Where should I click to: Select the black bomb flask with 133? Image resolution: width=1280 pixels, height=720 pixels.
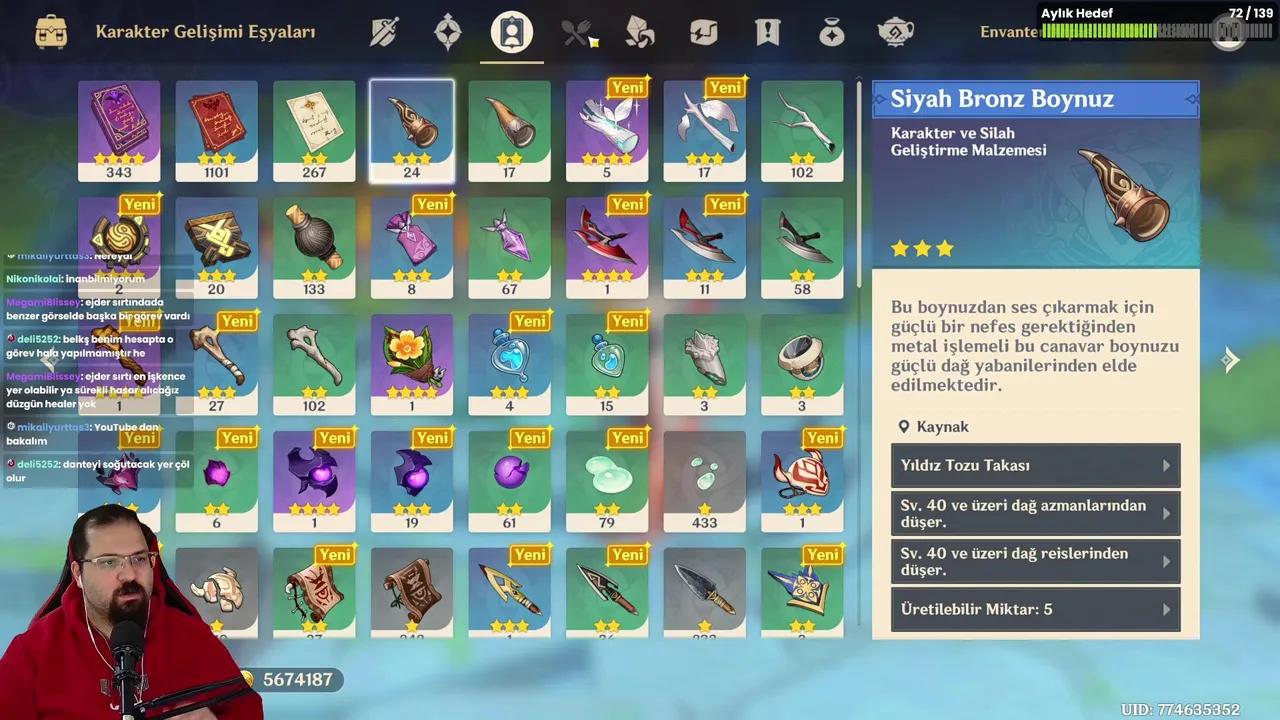314,247
